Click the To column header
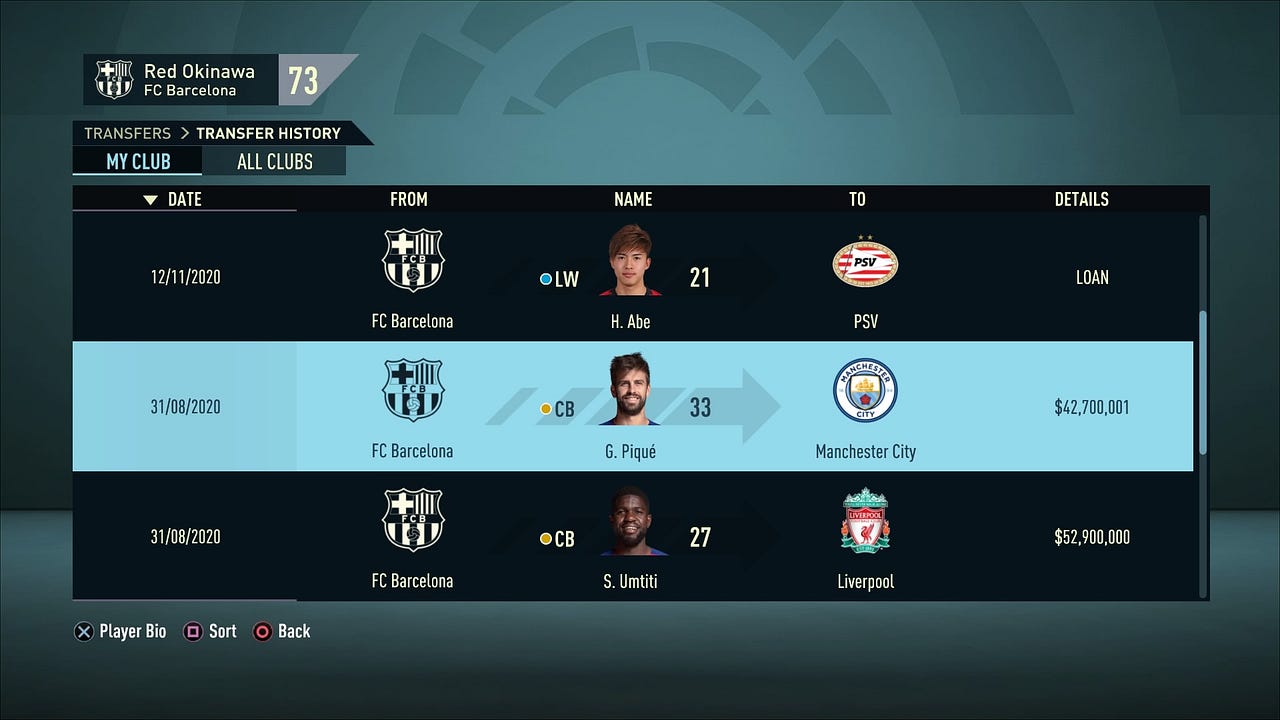 click(x=857, y=199)
